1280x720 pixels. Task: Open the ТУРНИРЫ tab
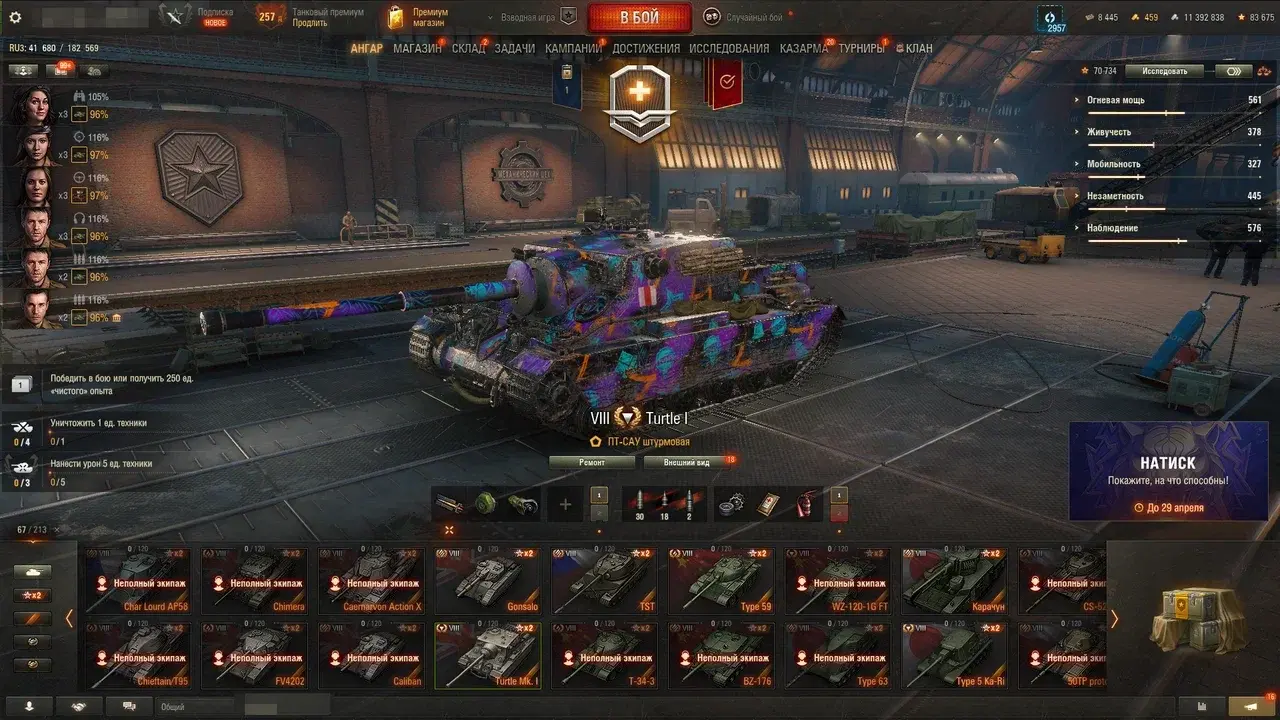pyautogui.click(x=861, y=48)
